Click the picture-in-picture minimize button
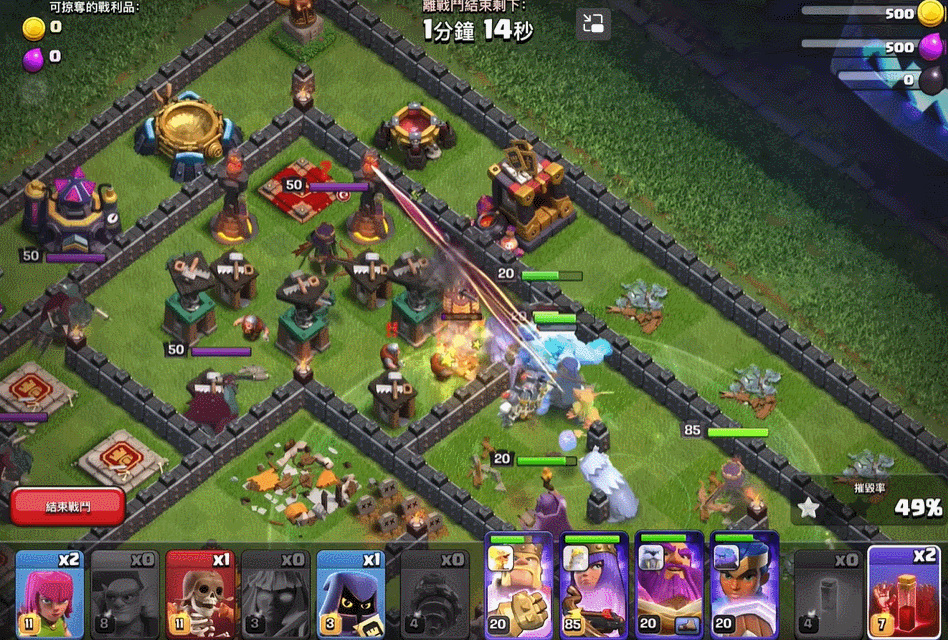This screenshot has width=948, height=640. pos(593,24)
